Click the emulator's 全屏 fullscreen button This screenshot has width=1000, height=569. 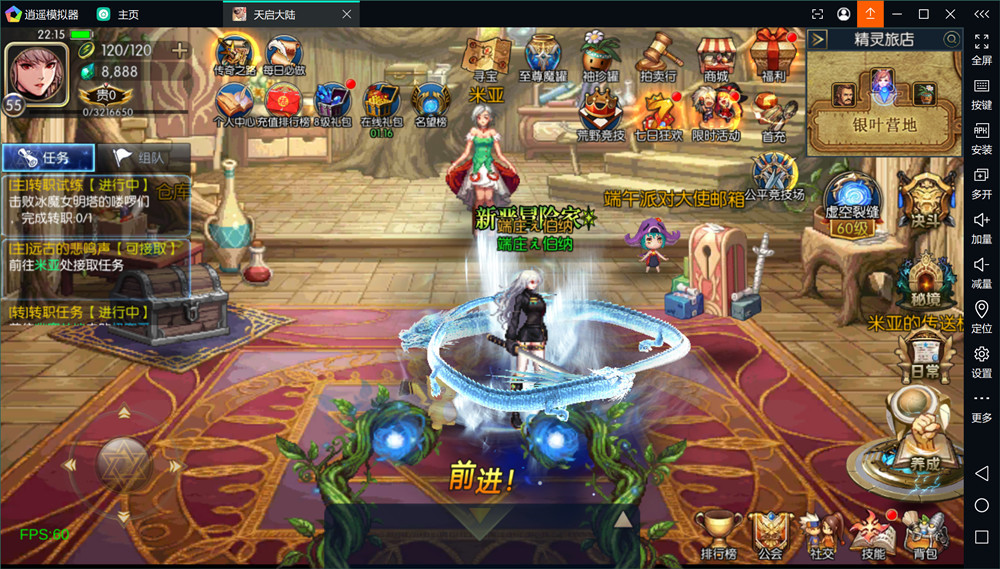tap(981, 45)
